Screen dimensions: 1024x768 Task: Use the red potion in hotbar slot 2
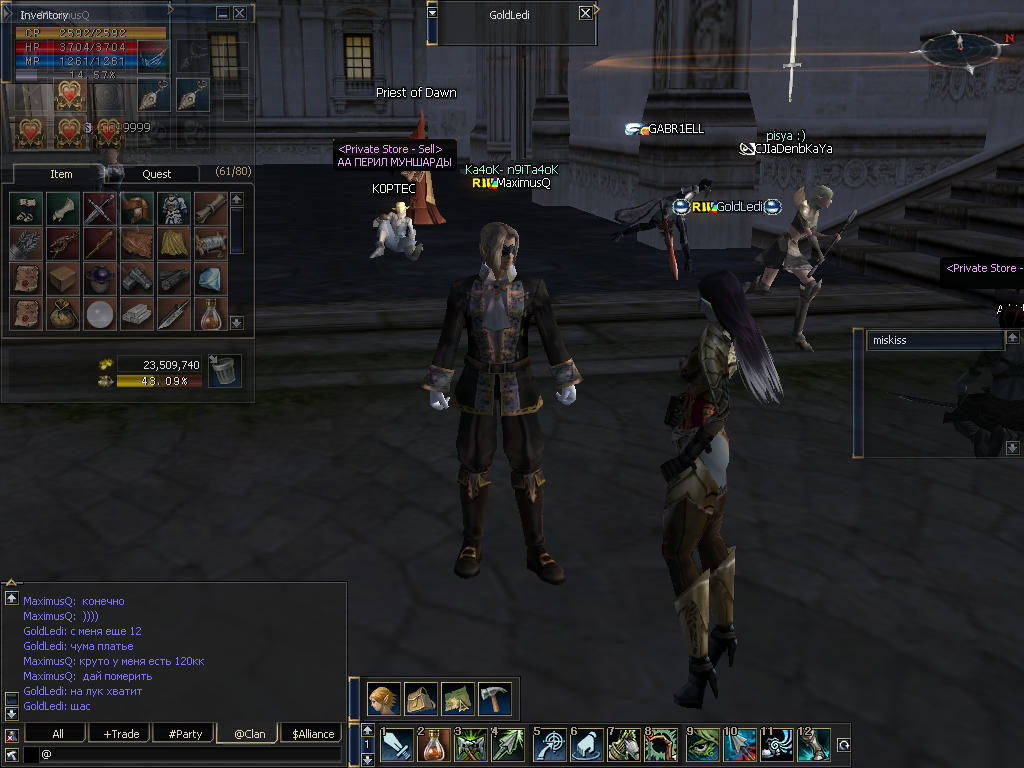[x=435, y=745]
